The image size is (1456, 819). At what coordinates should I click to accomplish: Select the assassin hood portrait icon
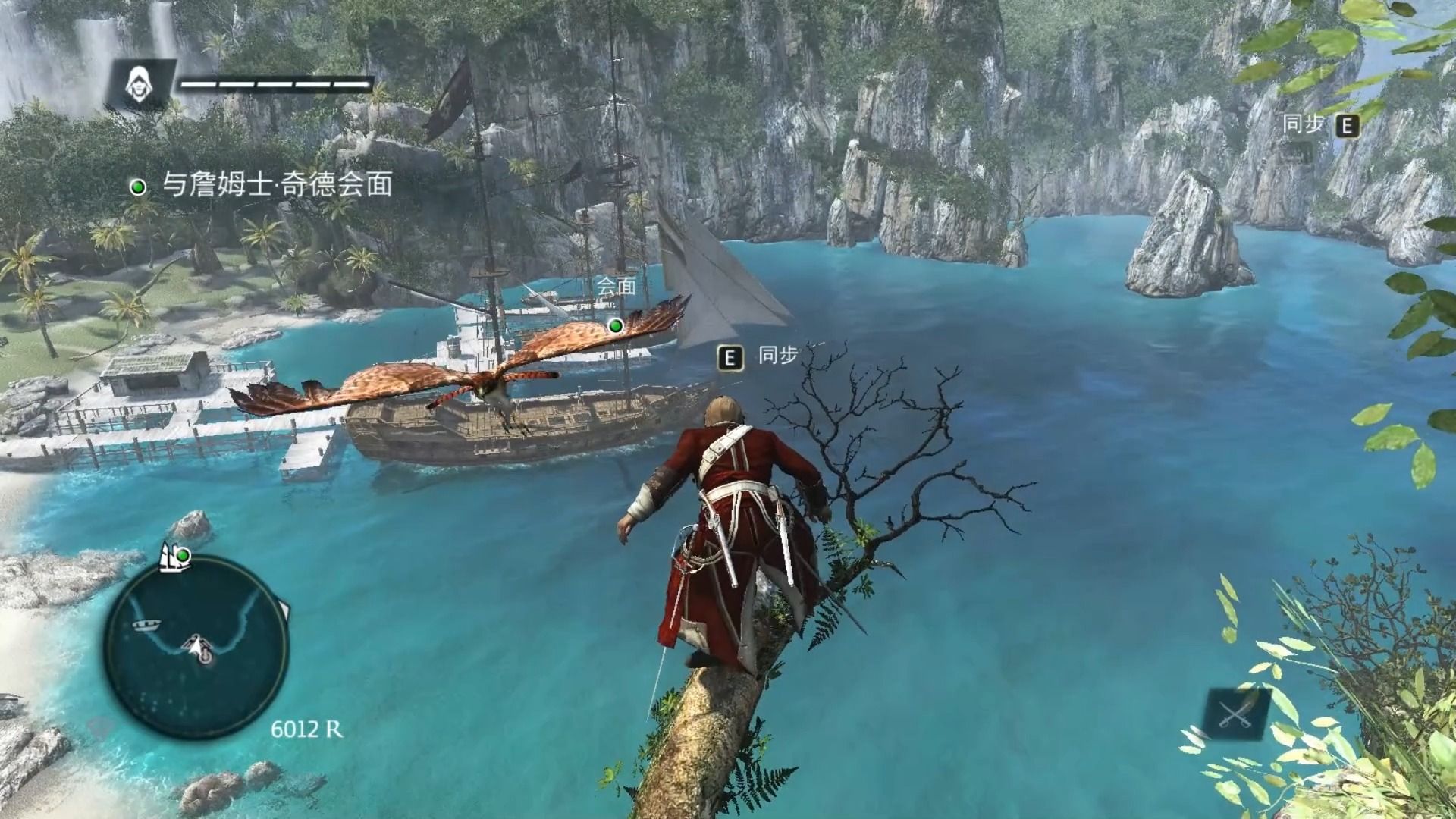pyautogui.click(x=139, y=83)
